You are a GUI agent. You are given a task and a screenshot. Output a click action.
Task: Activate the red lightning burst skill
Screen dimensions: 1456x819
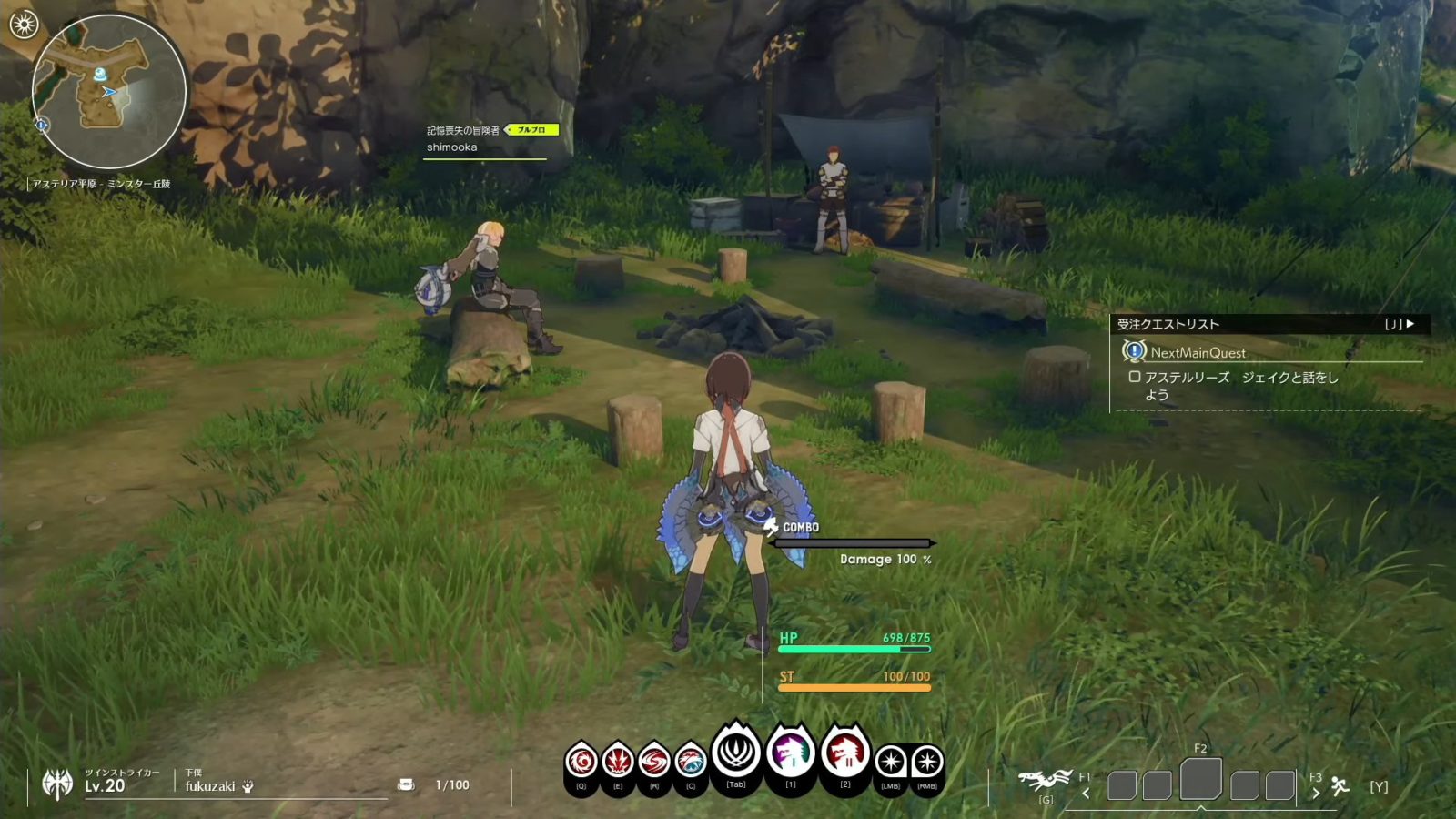[618, 761]
